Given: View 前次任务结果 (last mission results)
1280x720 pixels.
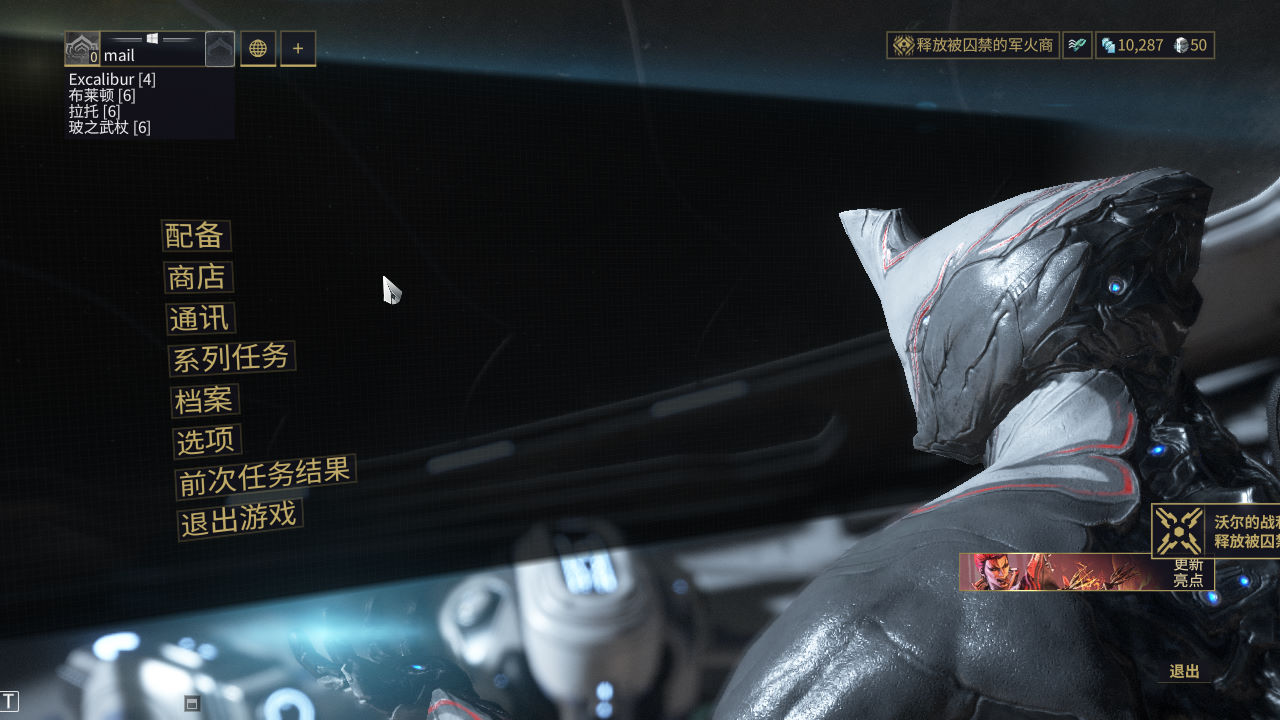Looking at the screenshot, I should click(x=265, y=477).
